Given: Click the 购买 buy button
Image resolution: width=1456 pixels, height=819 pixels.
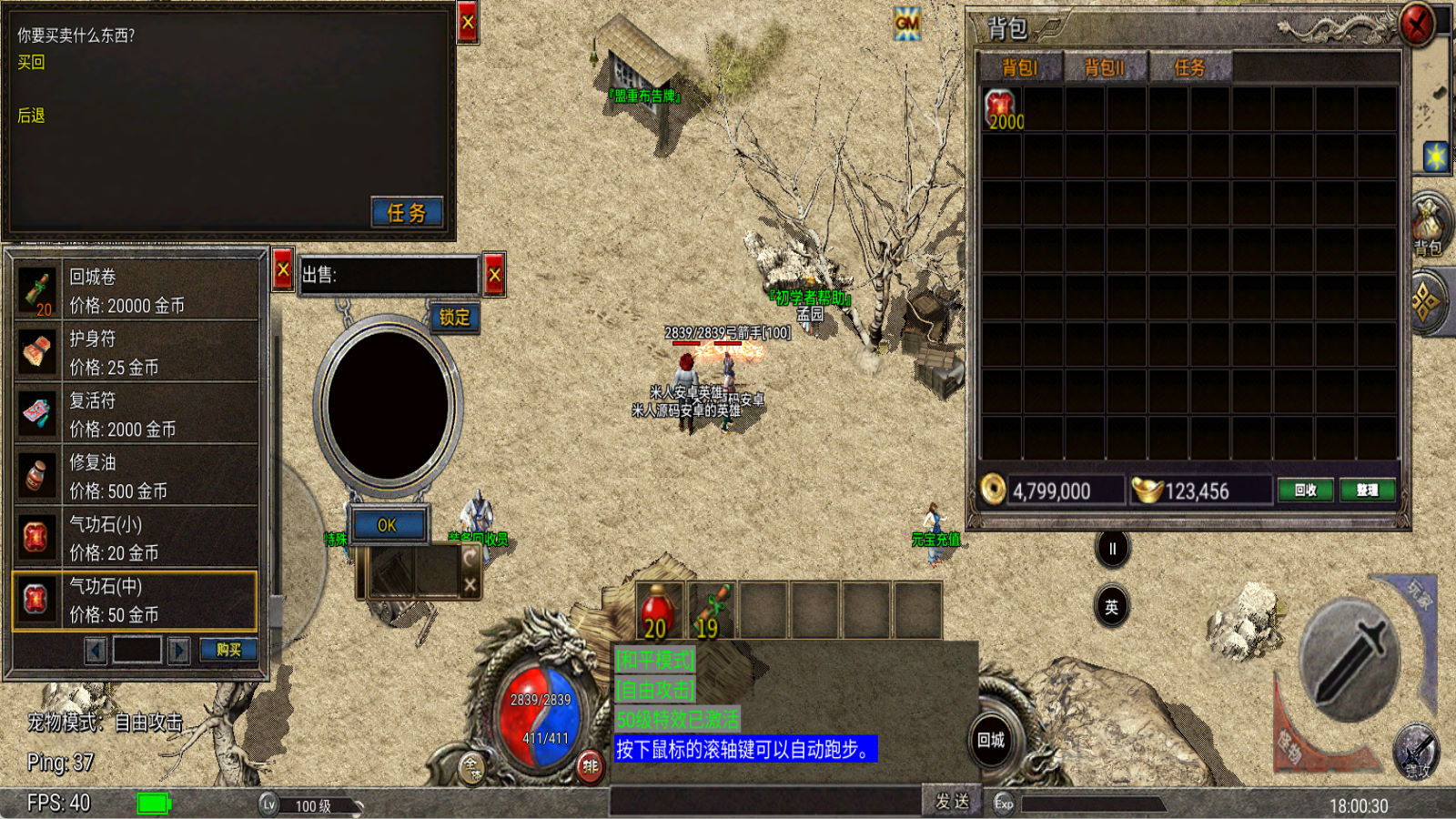Looking at the screenshot, I should click(228, 650).
